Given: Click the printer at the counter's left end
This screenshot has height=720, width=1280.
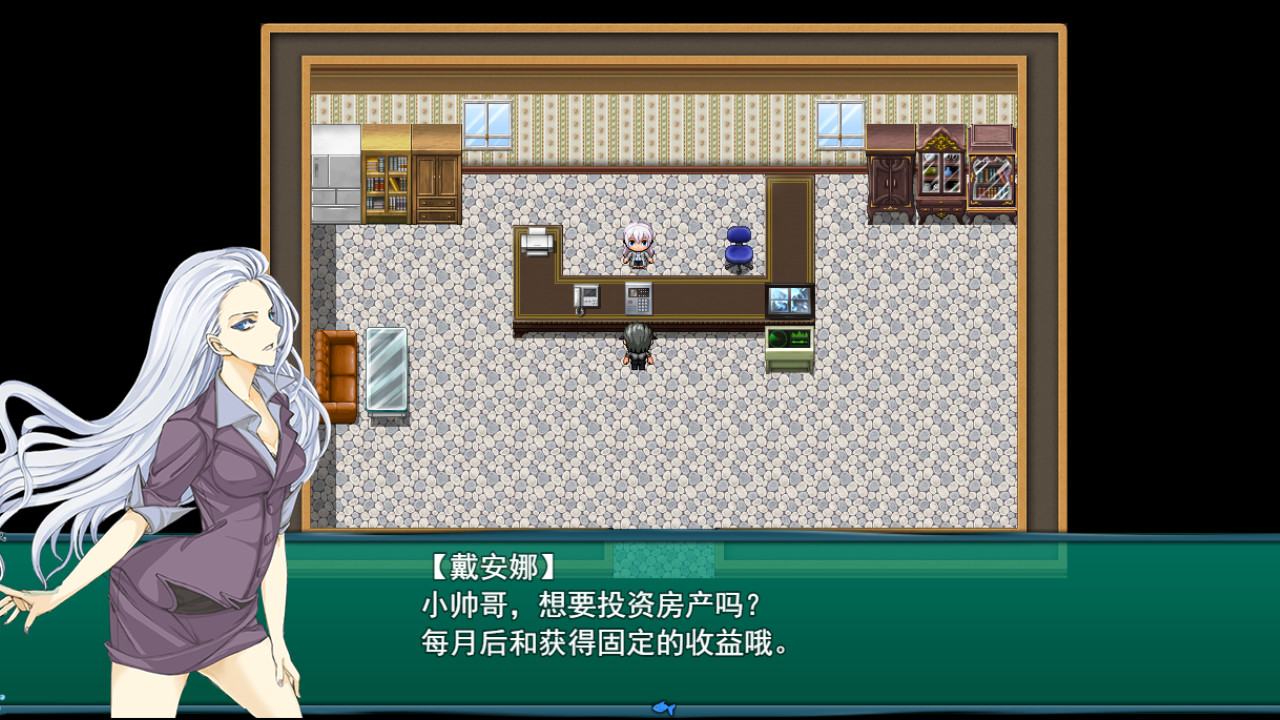Looking at the screenshot, I should pos(536,242).
